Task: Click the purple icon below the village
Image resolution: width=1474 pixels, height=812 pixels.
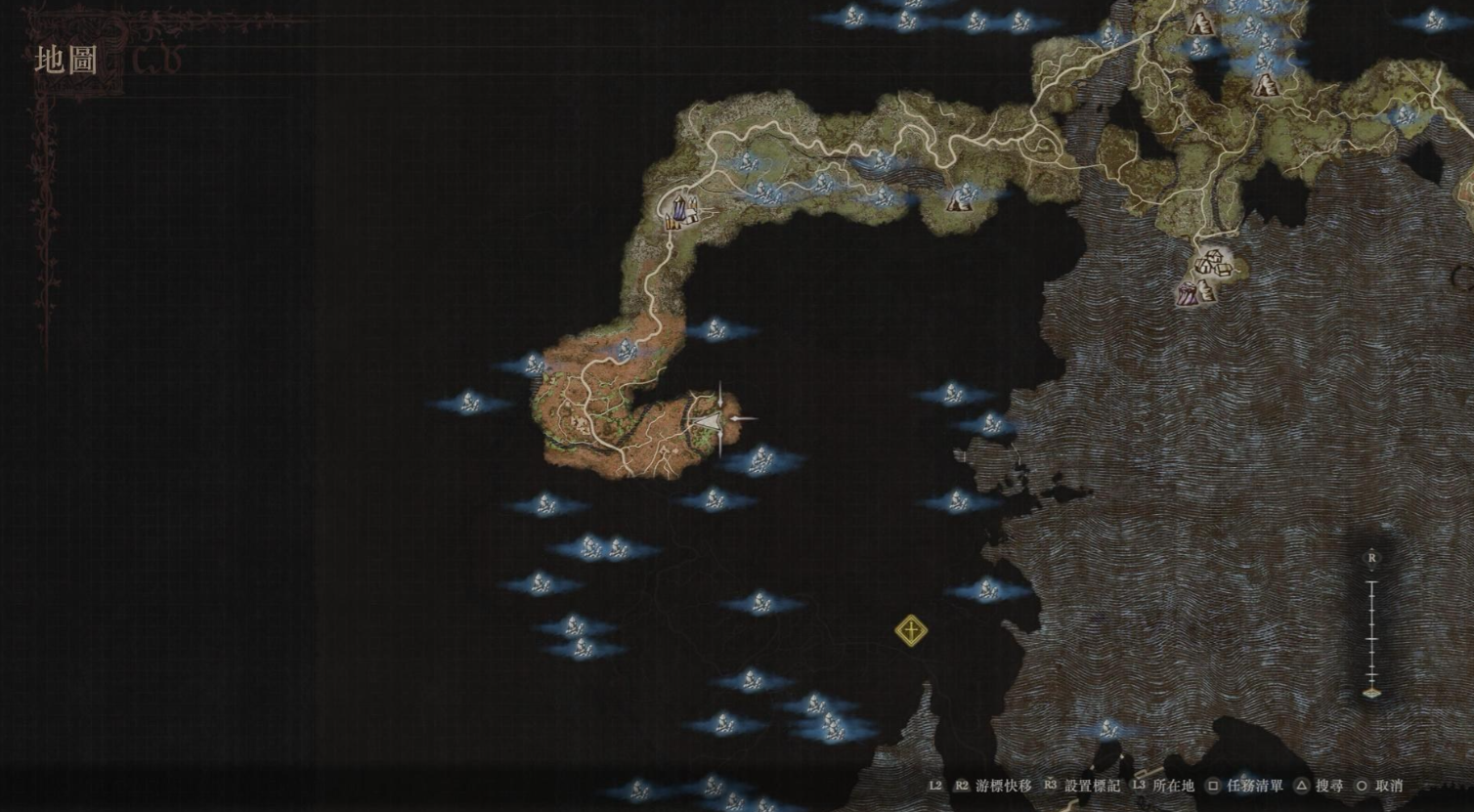Action: pos(1189,293)
